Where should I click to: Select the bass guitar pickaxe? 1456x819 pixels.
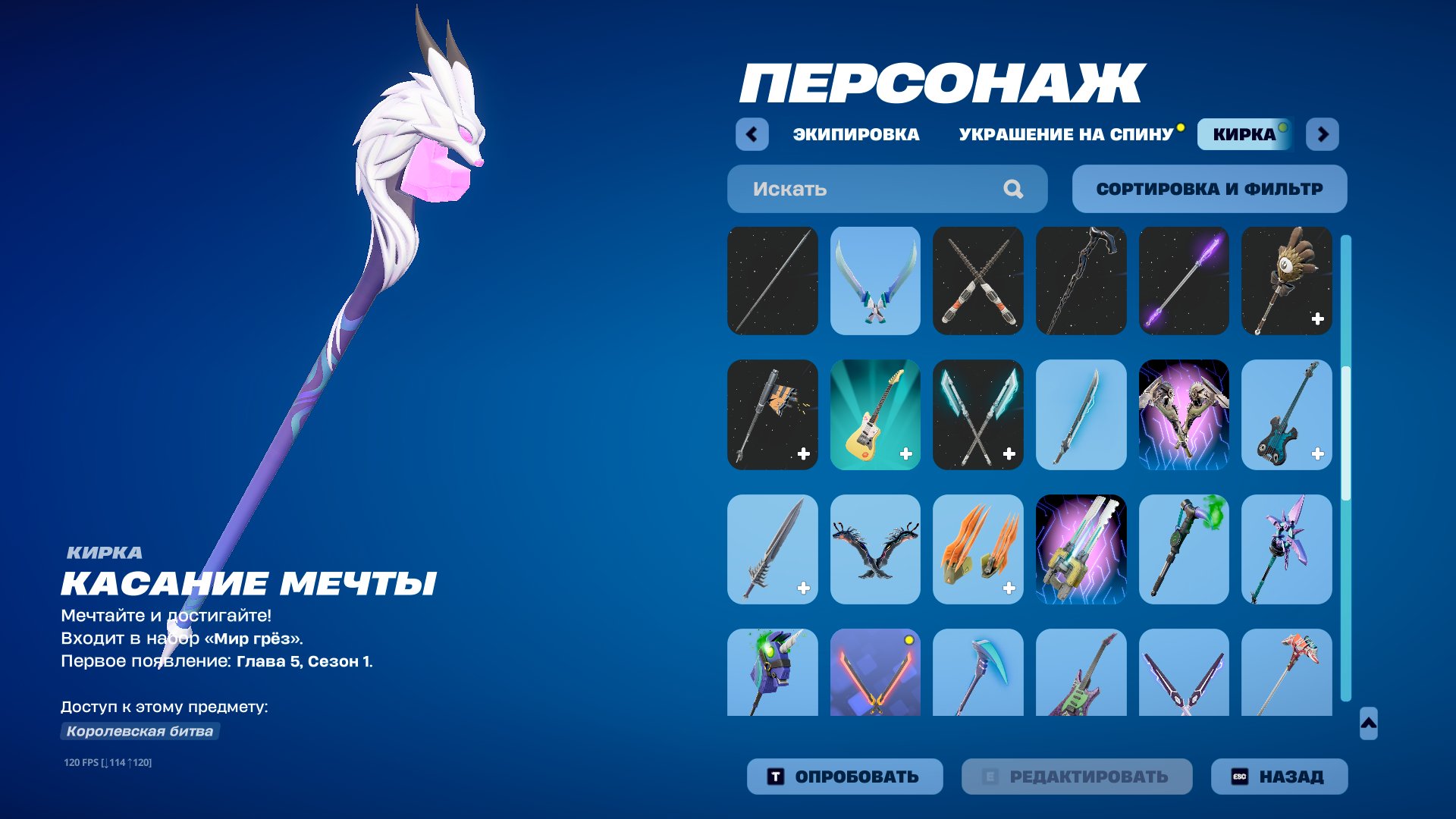(1287, 415)
